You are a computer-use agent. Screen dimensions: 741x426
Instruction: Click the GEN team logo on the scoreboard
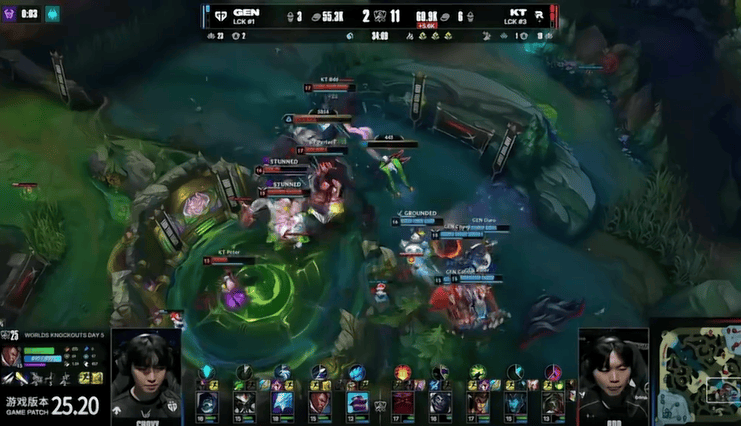coord(219,16)
